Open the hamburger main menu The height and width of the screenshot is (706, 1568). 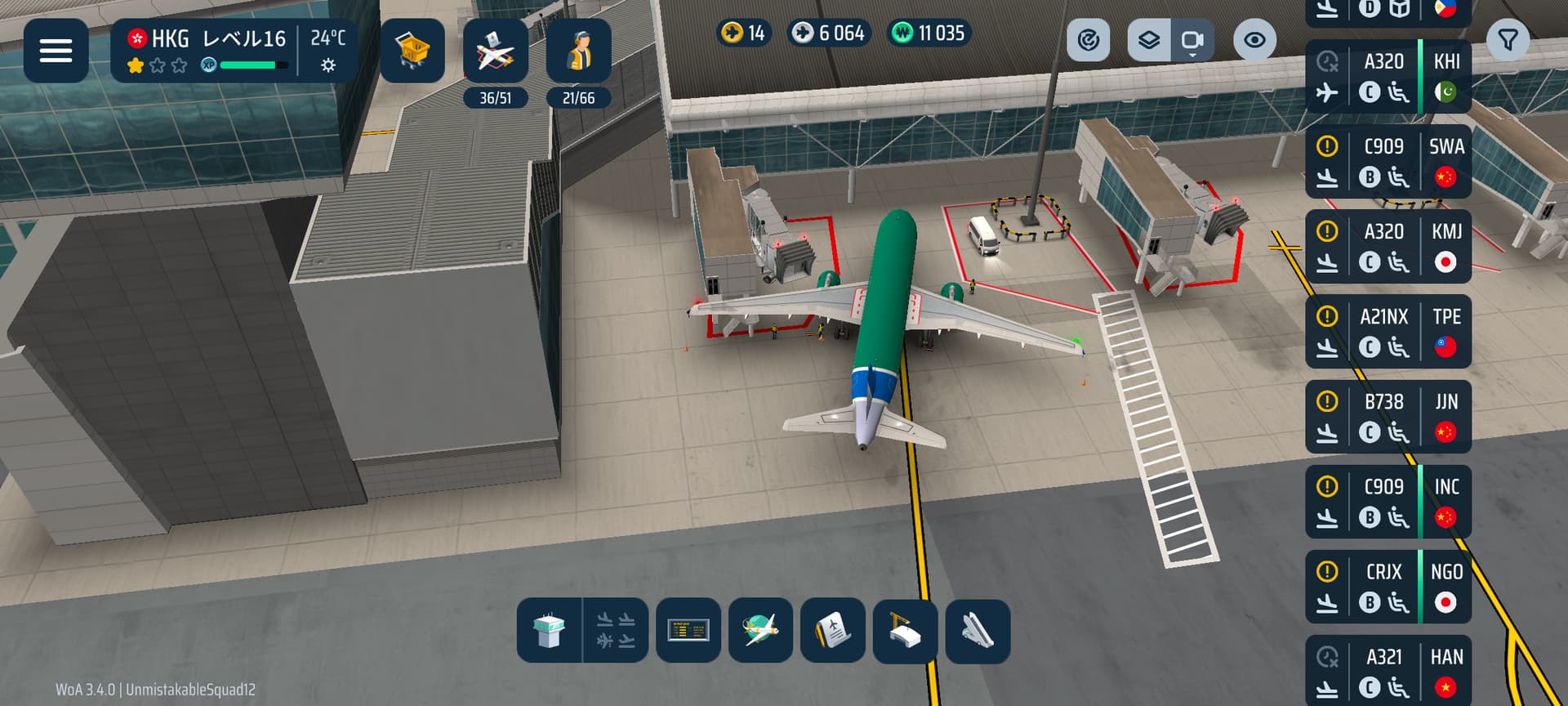56,51
